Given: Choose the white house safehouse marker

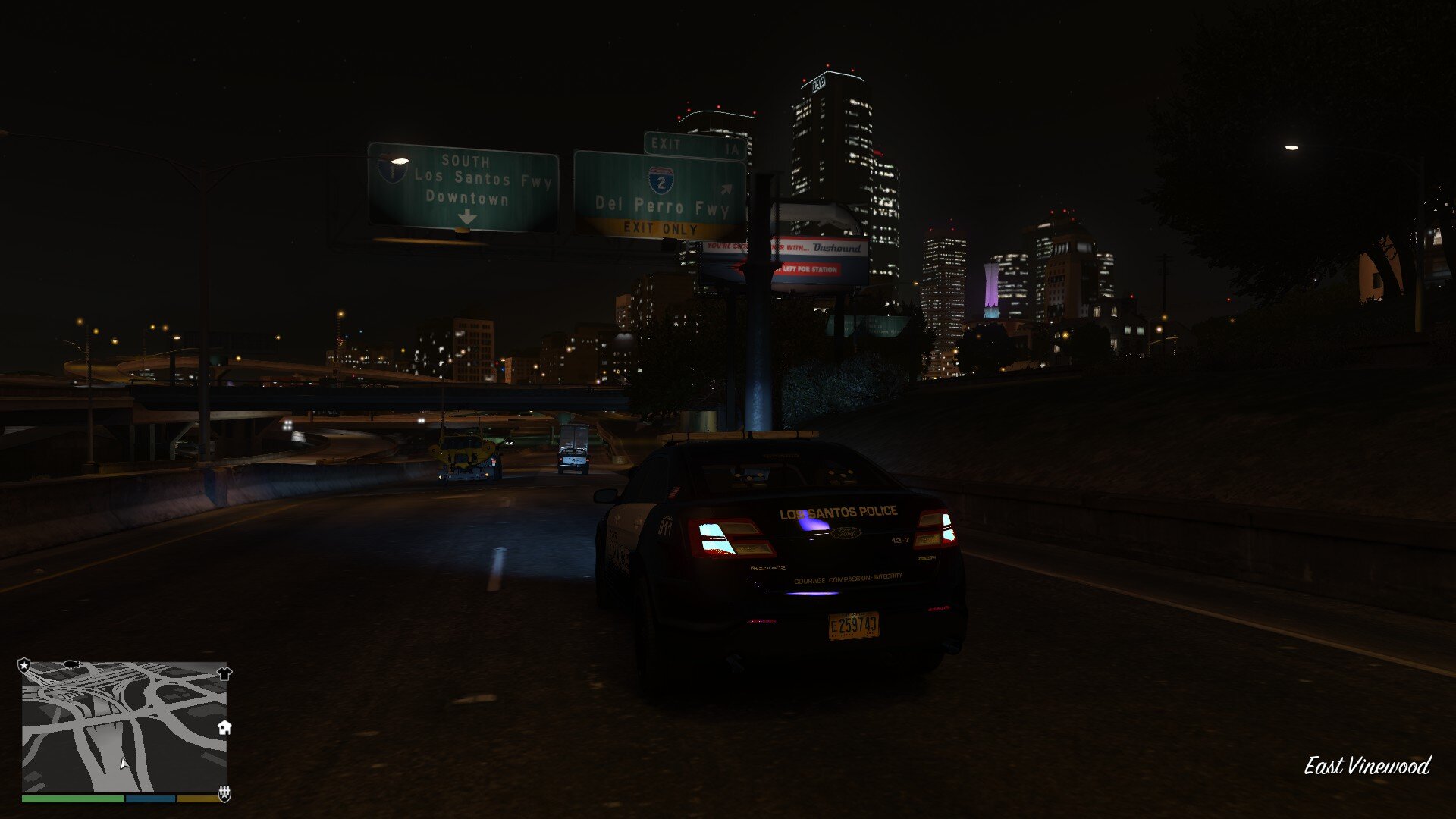Looking at the screenshot, I should click(224, 728).
